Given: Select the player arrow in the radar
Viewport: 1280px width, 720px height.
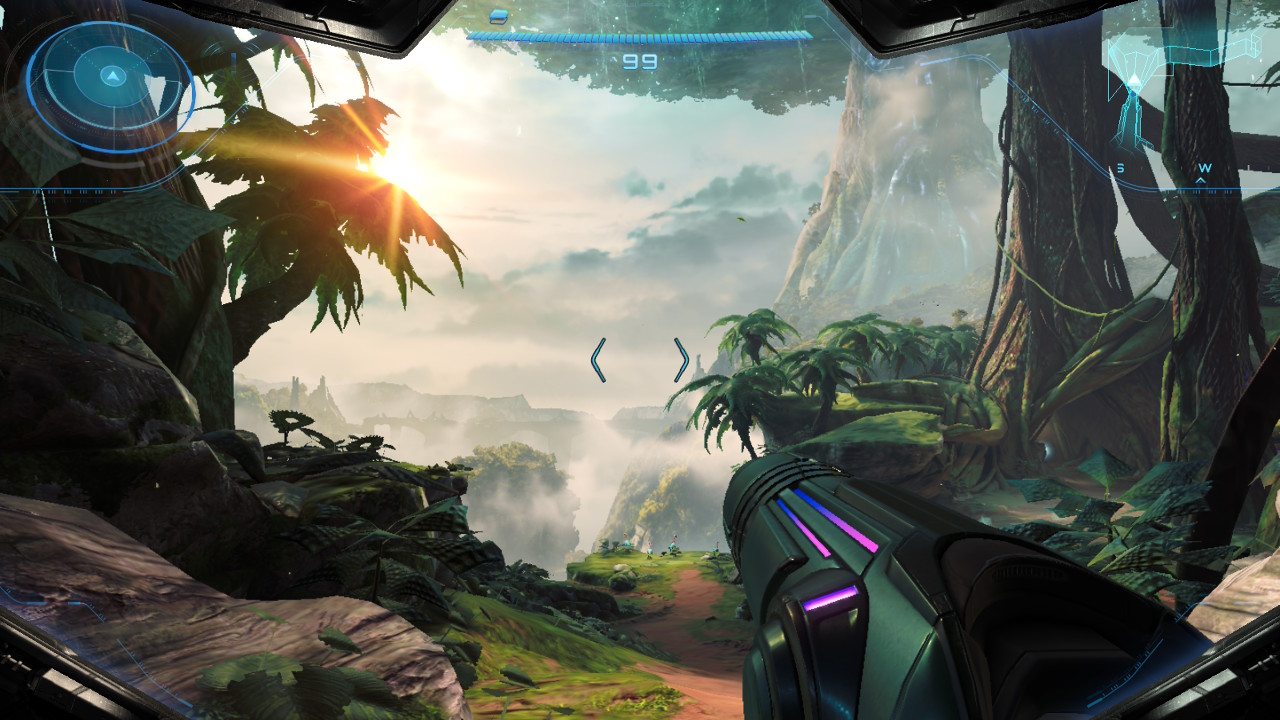Looking at the screenshot, I should [112, 76].
